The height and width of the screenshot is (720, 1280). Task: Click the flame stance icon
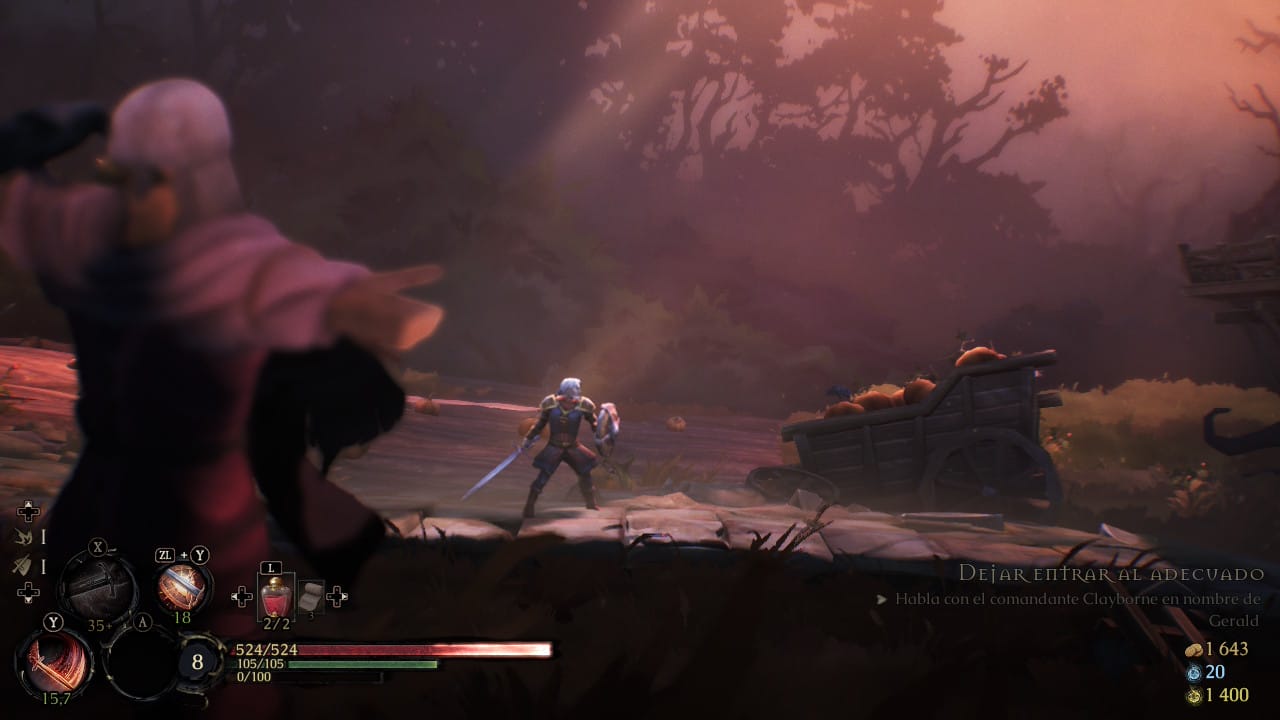tap(23, 537)
